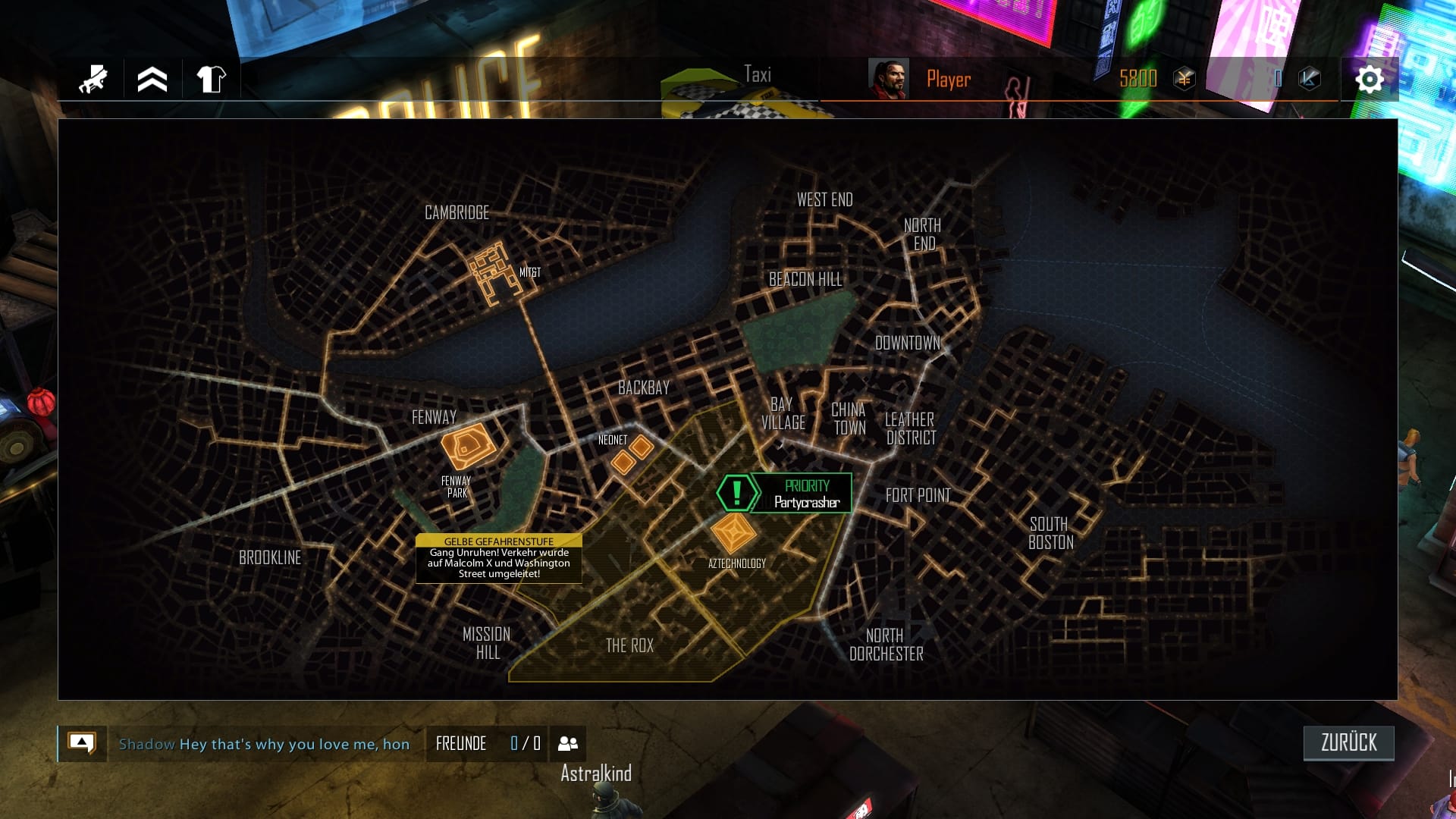This screenshot has width=1456, height=819.
Task: Open the player portrait panel
Action: 889,78
